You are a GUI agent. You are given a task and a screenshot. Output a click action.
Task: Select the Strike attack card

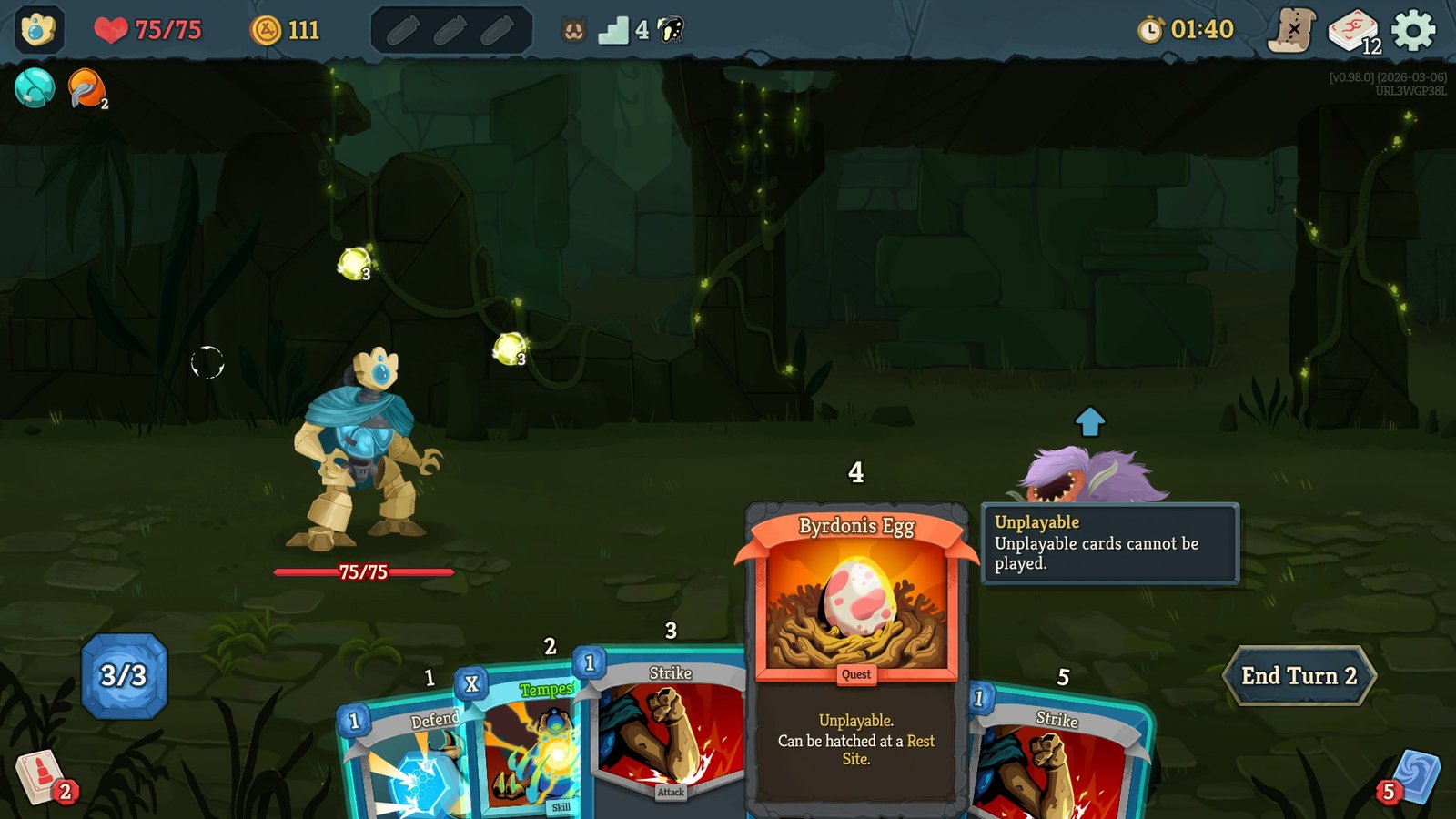point(671,728)
